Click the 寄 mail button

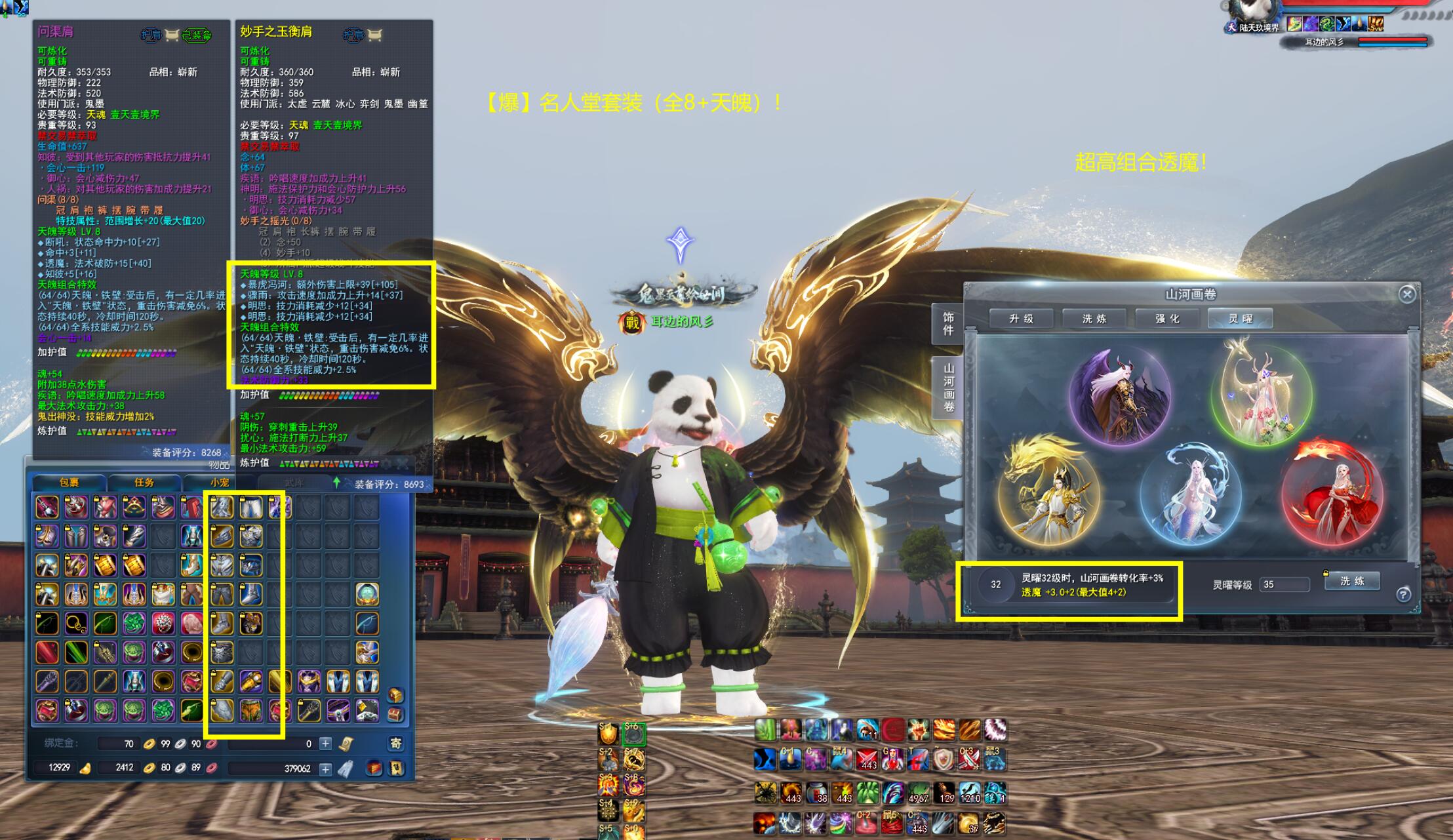(395, 743)
